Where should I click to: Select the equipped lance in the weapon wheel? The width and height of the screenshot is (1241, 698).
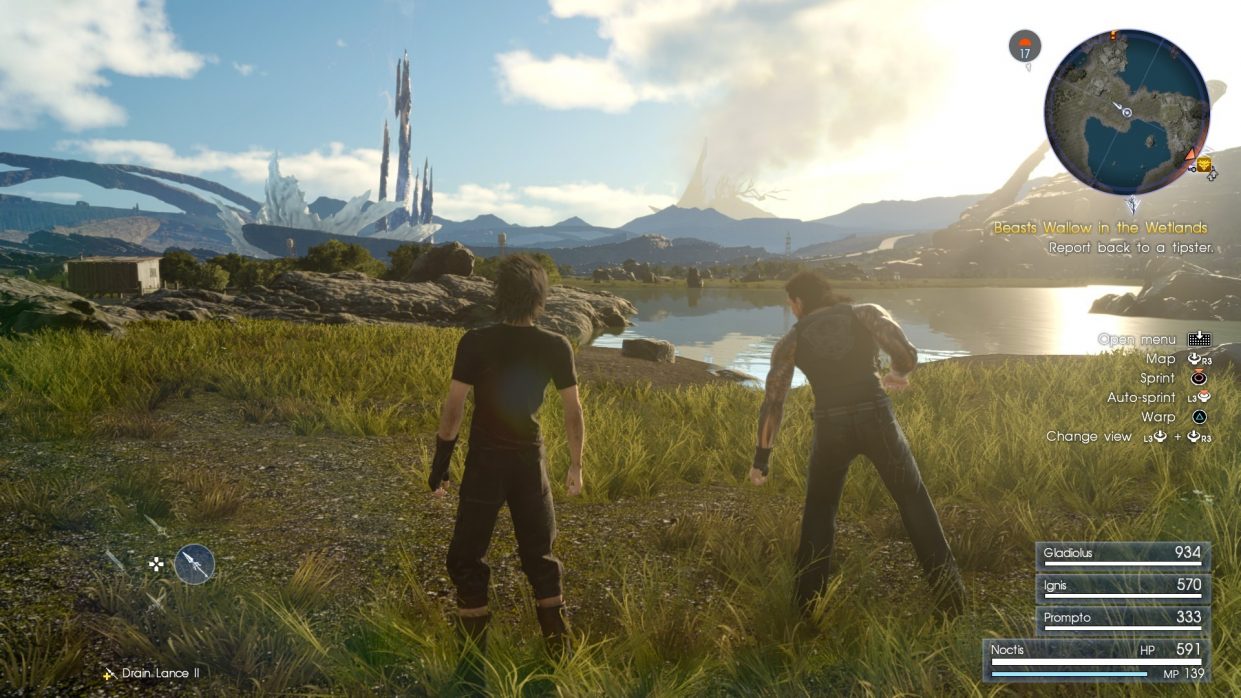pyautogui.click(x=194, y=564)
